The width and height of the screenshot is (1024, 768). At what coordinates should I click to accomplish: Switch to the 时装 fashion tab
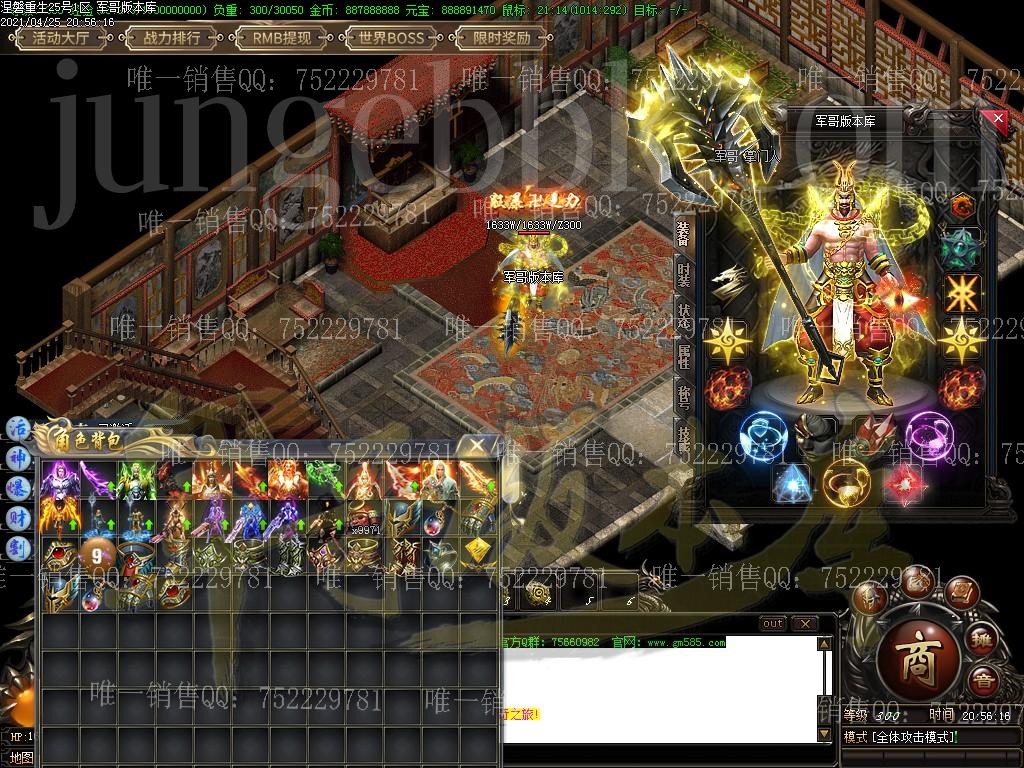click(x=684, y=274)
